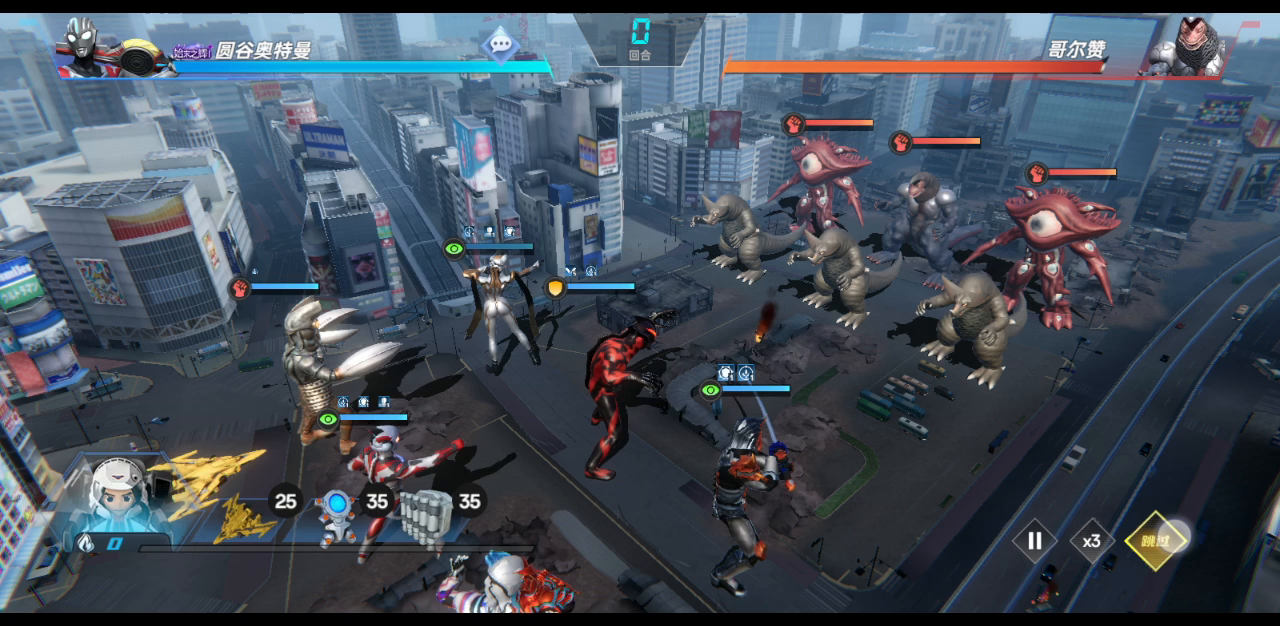Pause the battle
This screenshot has width=1280, height=626.
[x=1035, y=541]
